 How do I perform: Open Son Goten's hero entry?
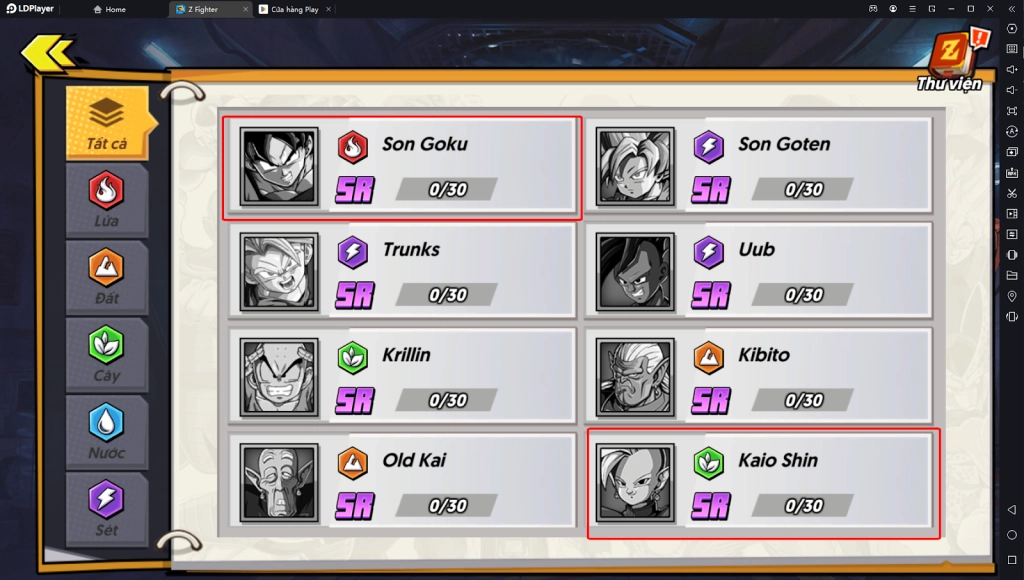[x=758, y=166]
